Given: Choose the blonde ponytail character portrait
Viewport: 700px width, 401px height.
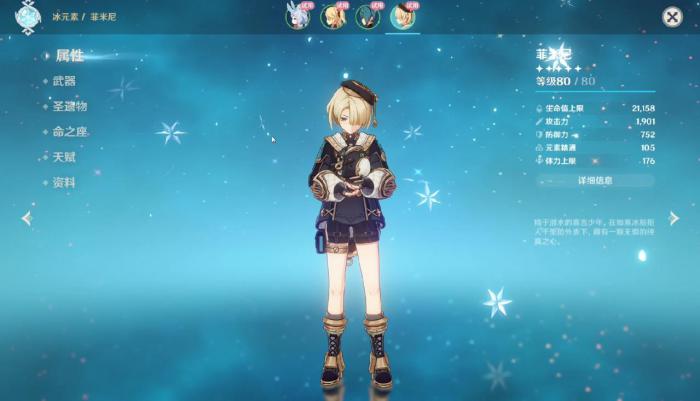Looking at the screenshot, I should (x=333, y=16).
